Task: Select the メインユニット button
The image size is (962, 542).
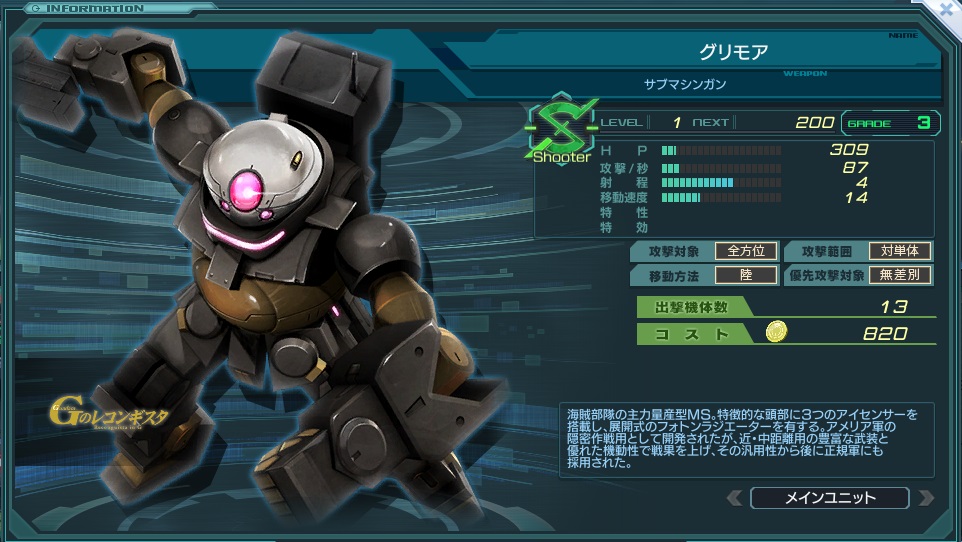Action: [x=829, y=497]
